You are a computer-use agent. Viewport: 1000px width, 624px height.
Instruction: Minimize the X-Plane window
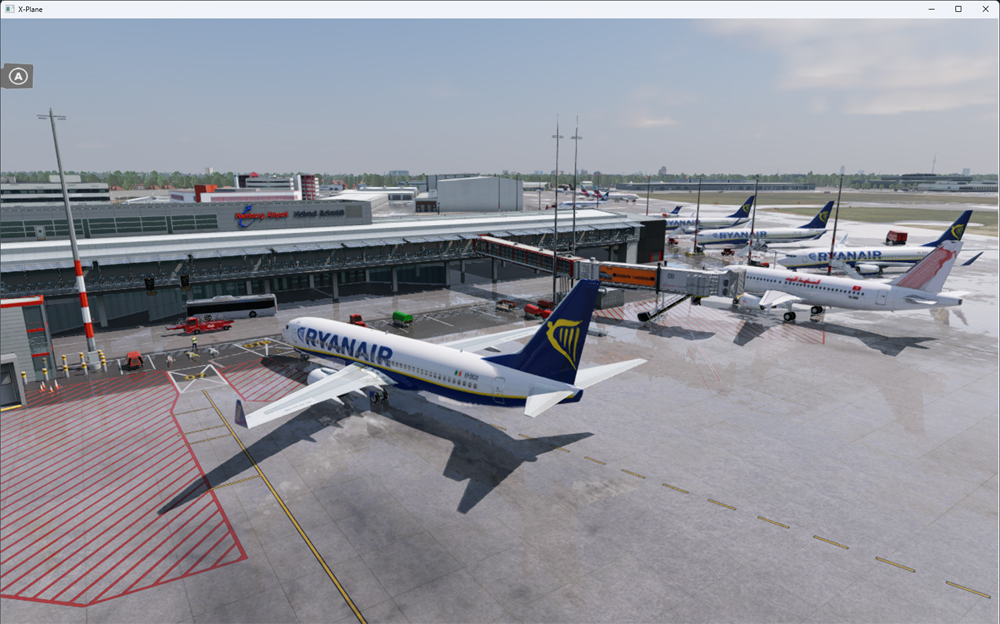pos(931,9)
